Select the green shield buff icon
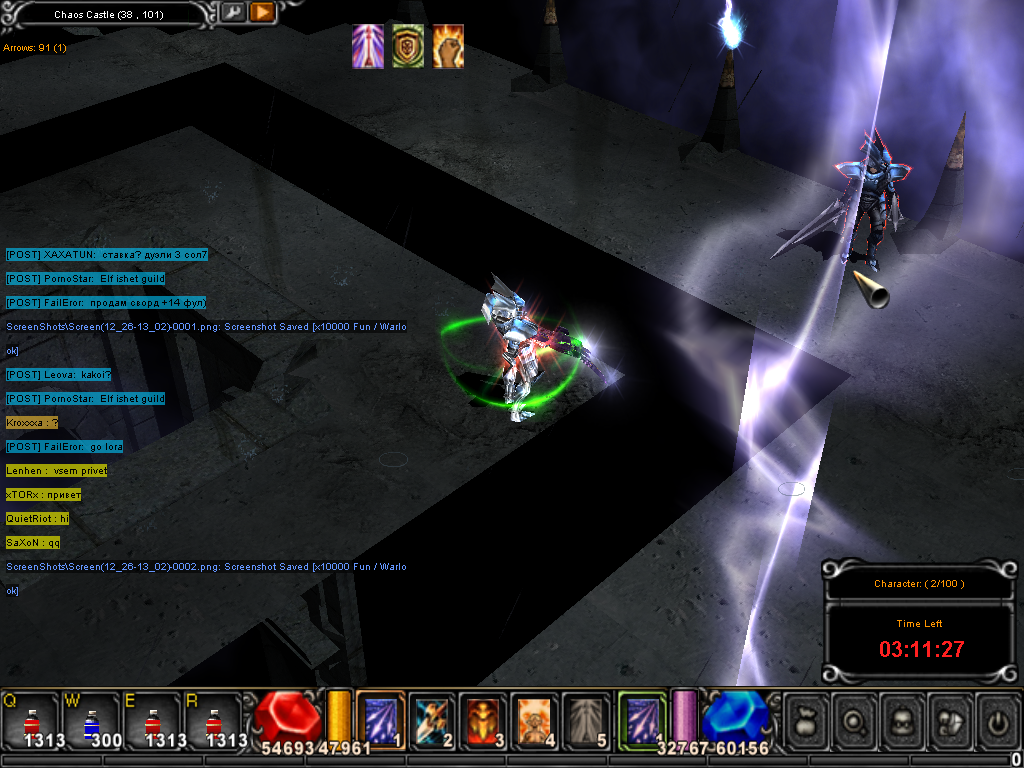 point(408,47)
